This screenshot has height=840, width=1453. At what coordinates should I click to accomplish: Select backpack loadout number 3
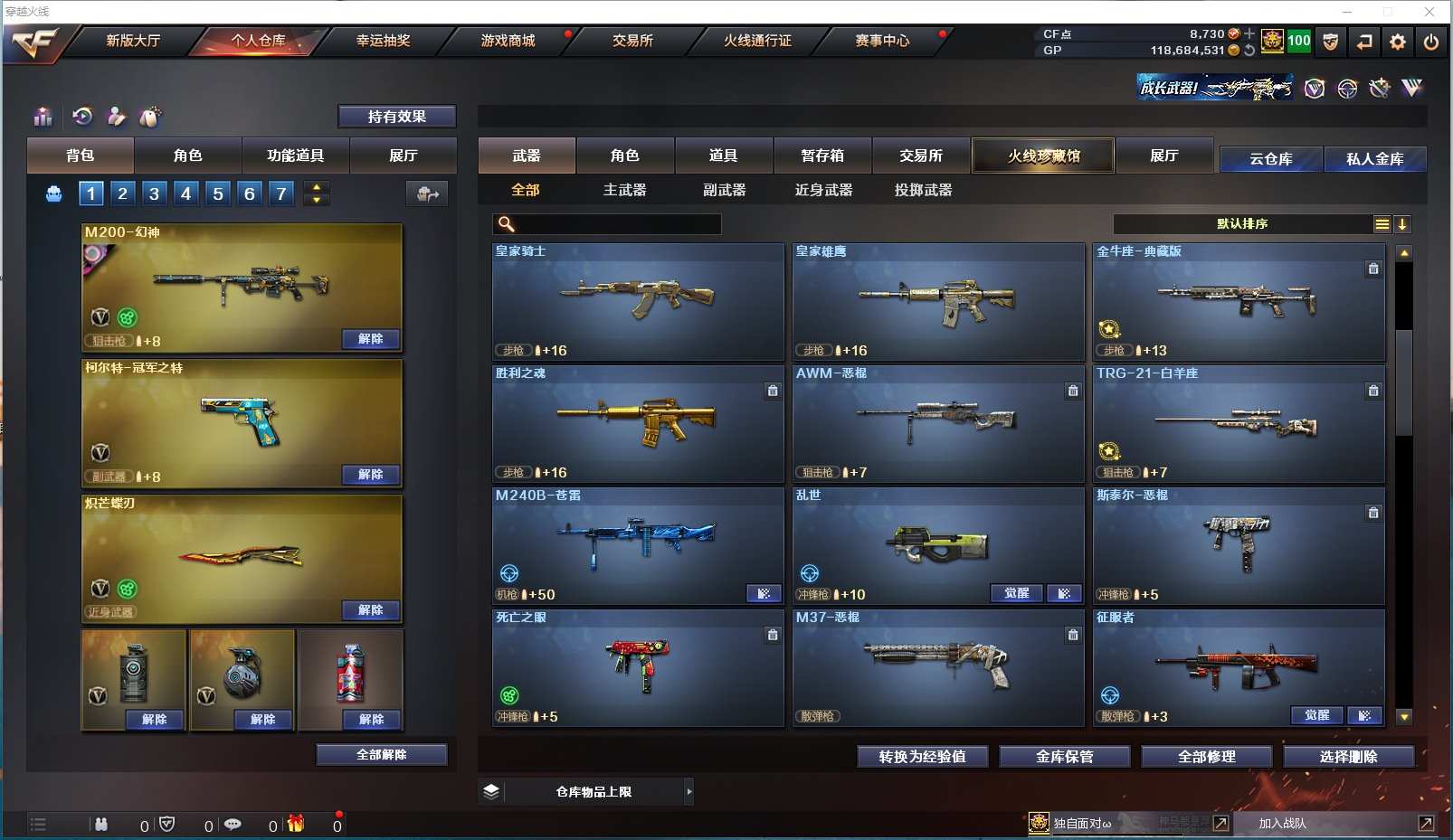[155, 193]
